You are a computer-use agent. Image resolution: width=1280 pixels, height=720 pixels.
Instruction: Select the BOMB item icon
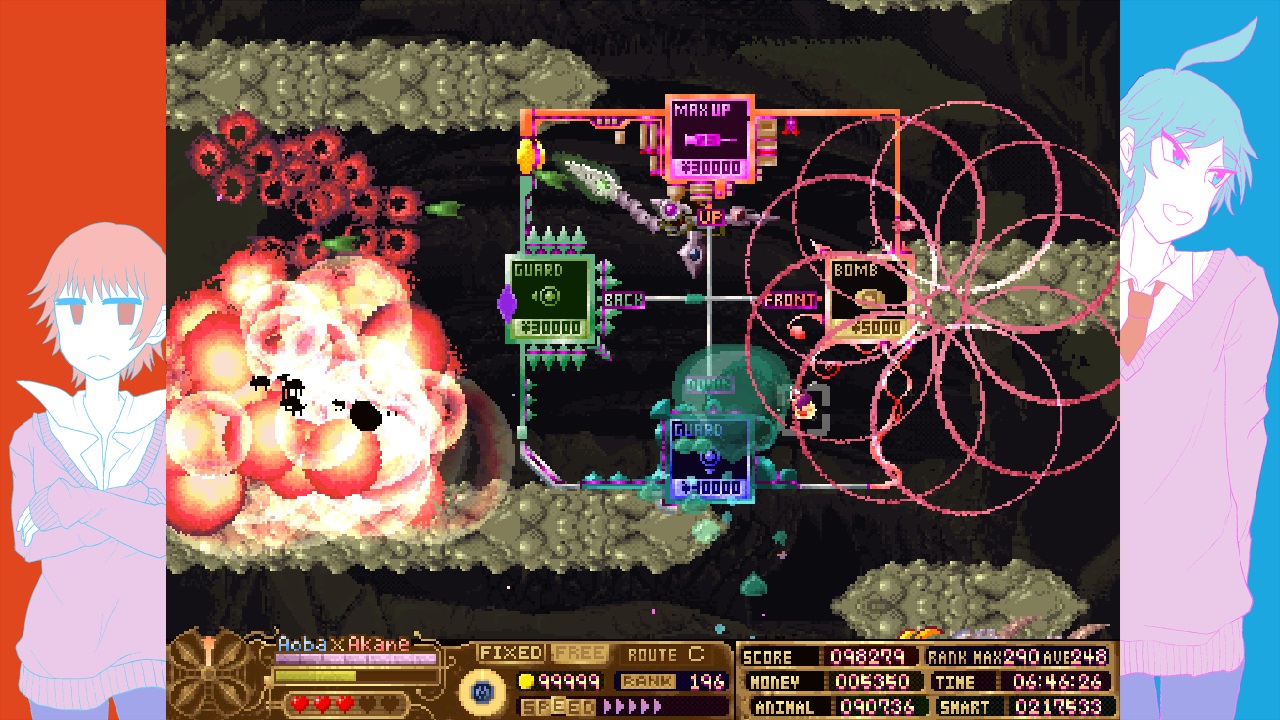pyautogui.click(x=868, y=297)
